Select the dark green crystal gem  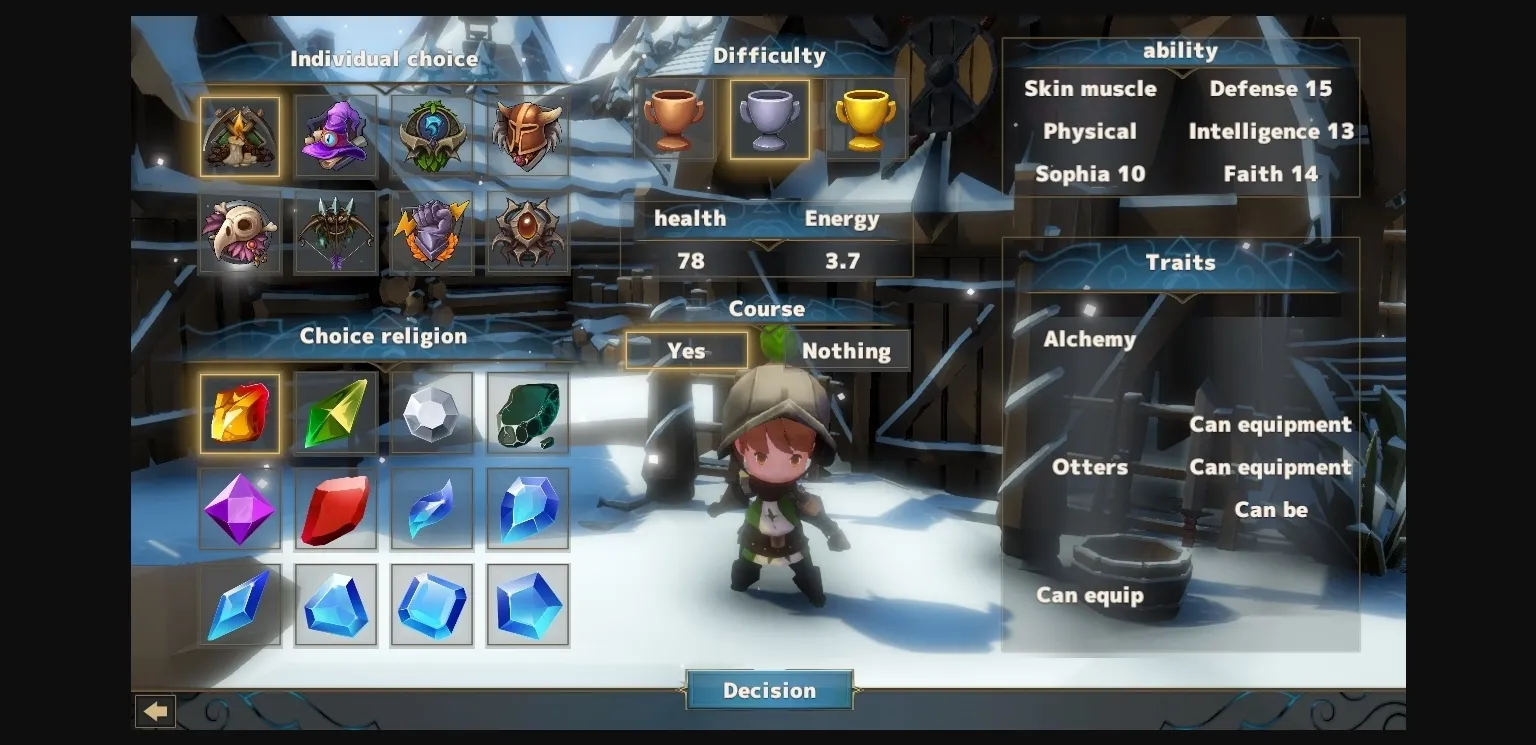click(528, 412)
